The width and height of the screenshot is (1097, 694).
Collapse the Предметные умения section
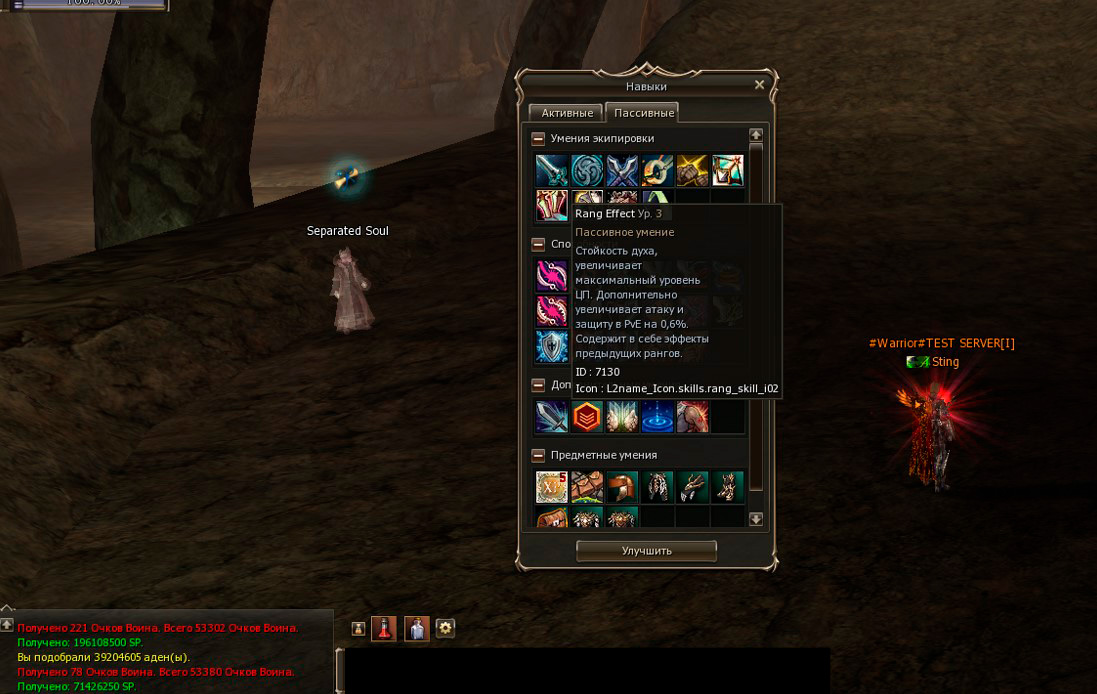point(538,456)
